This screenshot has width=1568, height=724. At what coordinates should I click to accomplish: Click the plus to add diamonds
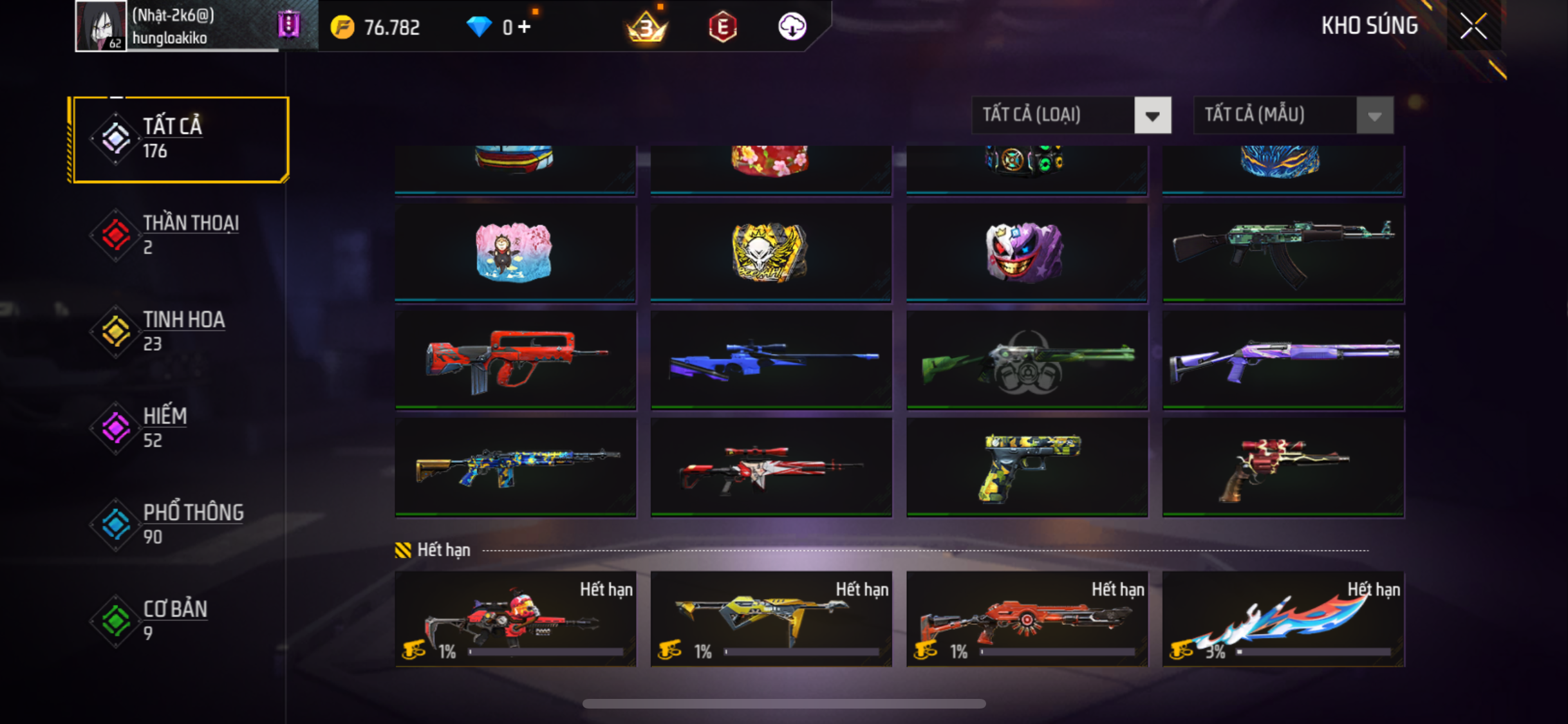[x=525, y=27]
